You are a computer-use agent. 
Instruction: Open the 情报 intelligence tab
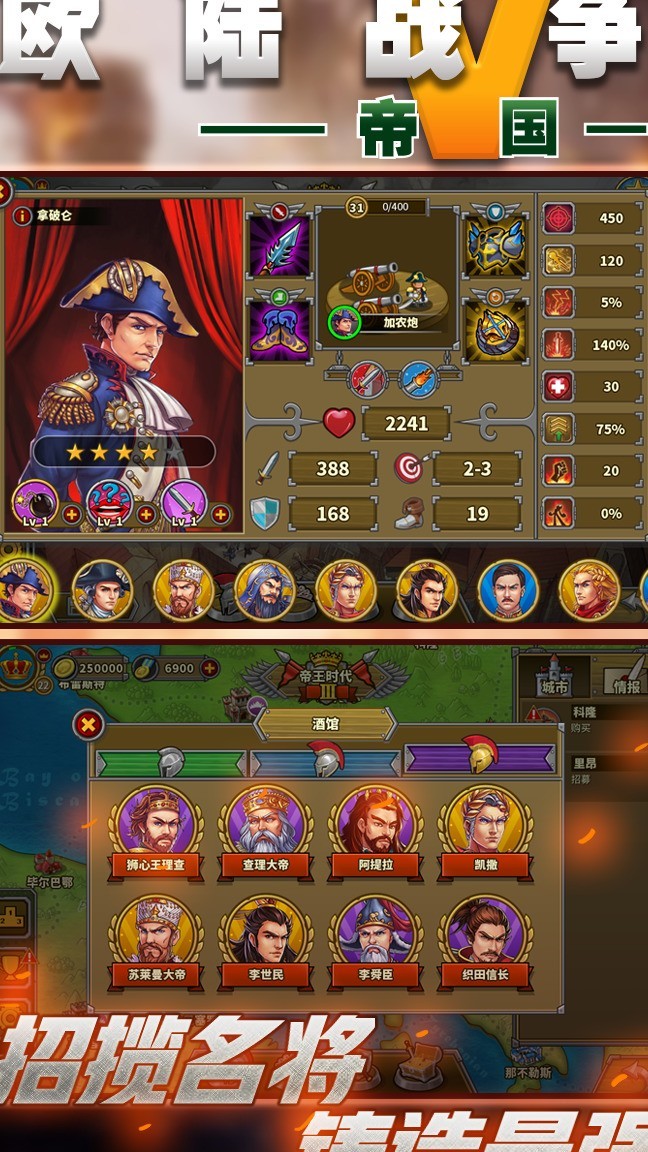coord(628,676)
